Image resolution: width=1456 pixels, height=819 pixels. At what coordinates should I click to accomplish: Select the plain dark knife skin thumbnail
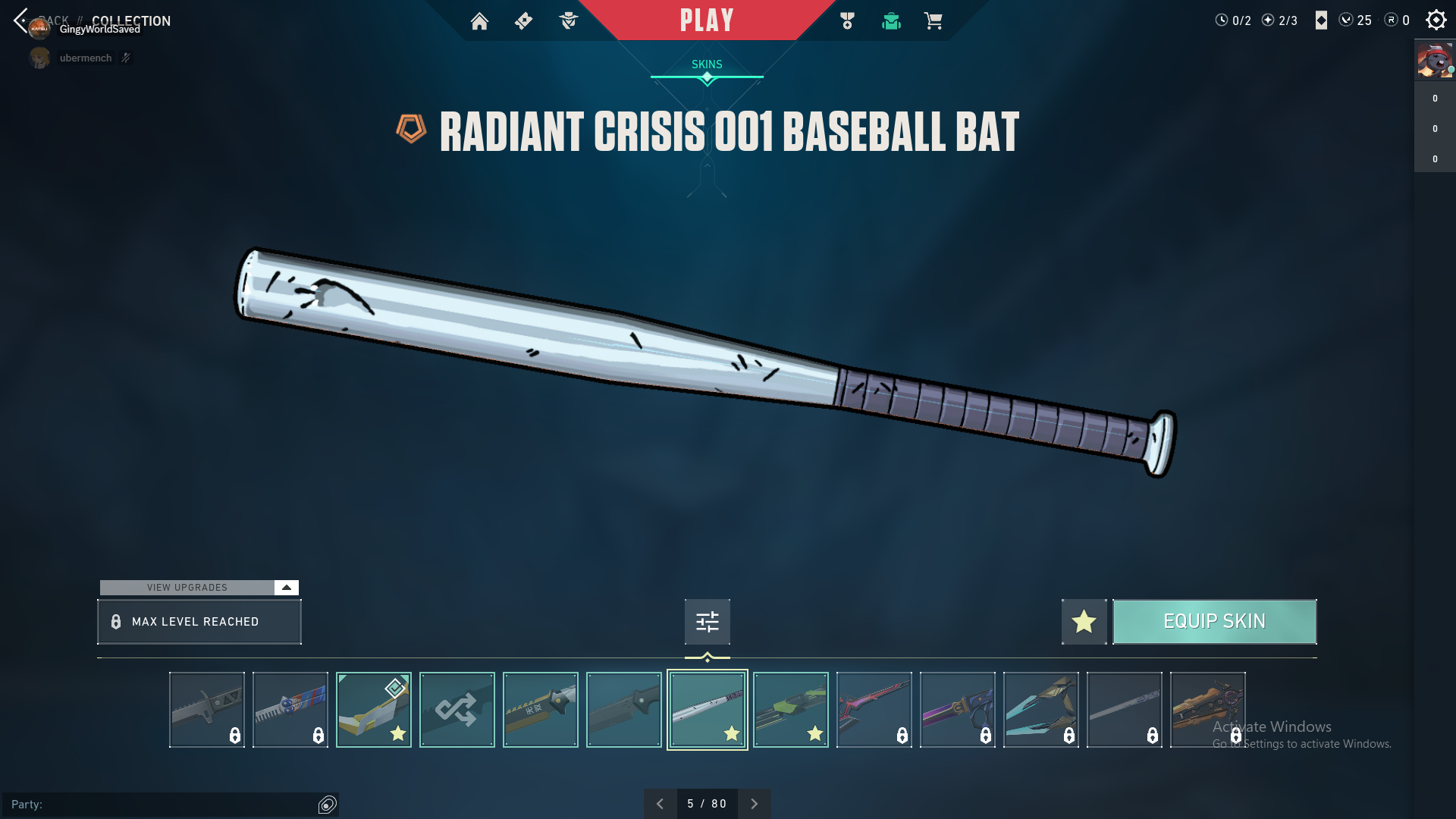(623, 710)
